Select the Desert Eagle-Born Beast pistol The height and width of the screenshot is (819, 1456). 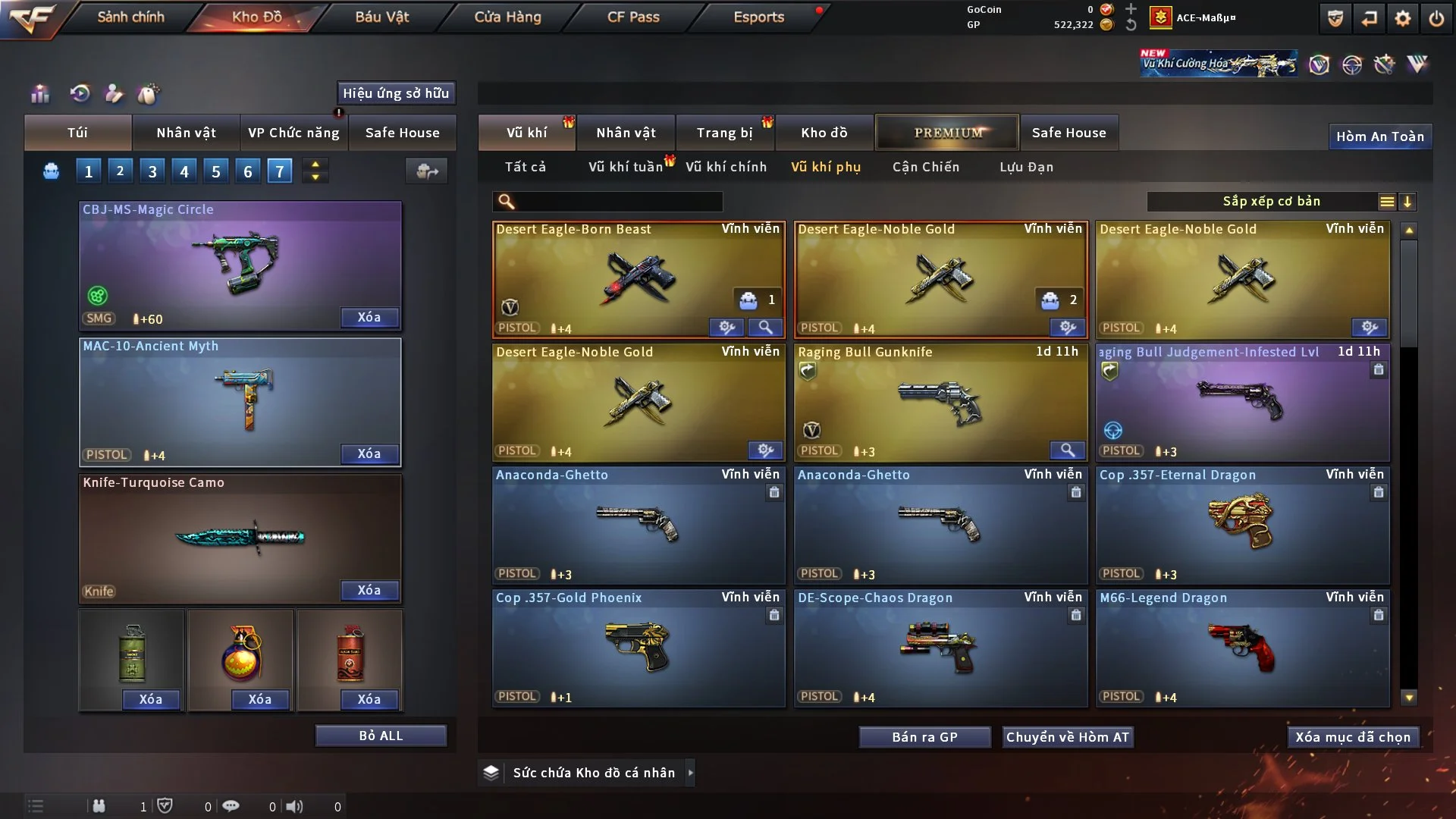pos(639,278)
